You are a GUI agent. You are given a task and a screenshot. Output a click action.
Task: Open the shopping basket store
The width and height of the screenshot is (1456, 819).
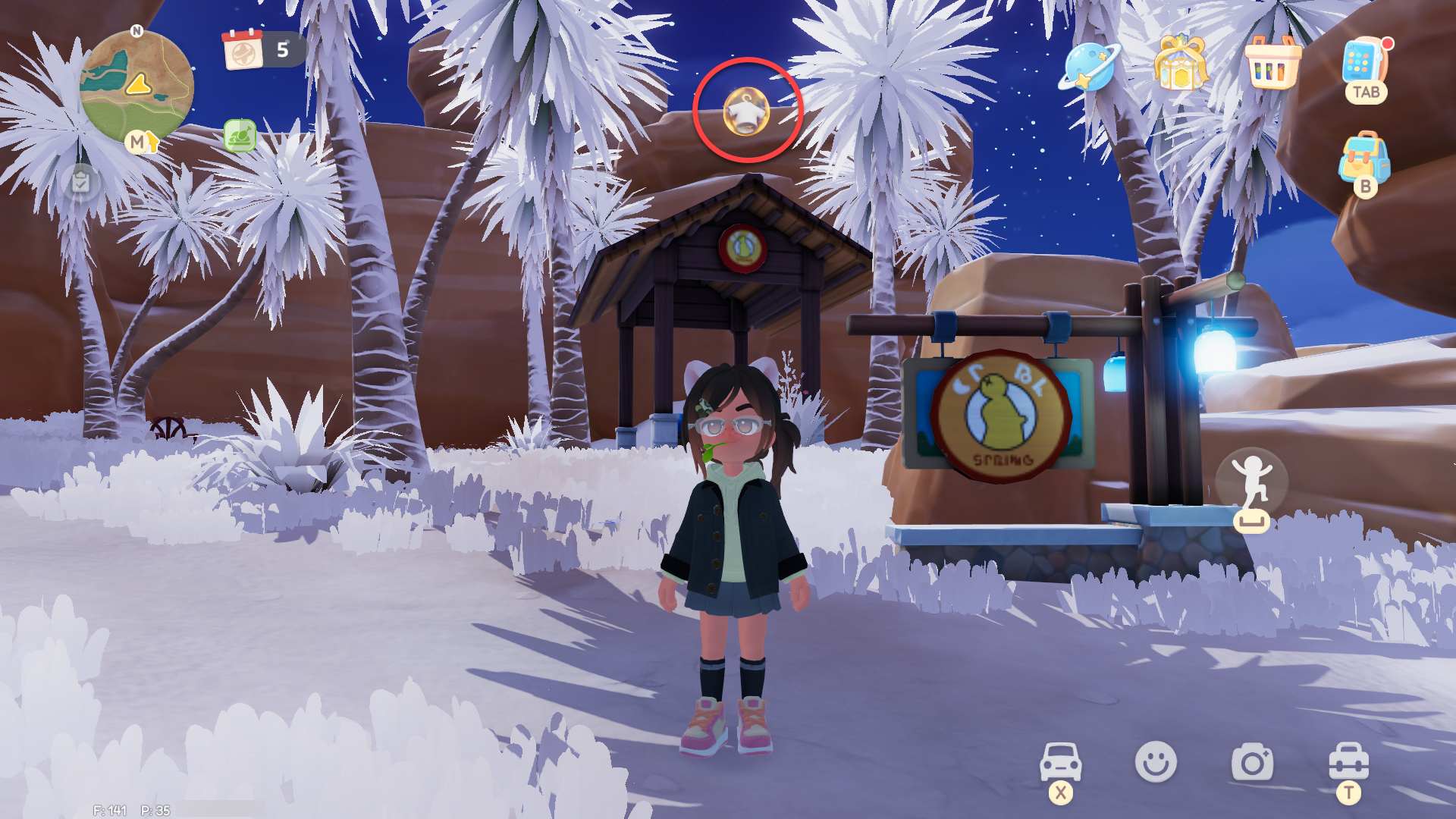click(1272, 64)
